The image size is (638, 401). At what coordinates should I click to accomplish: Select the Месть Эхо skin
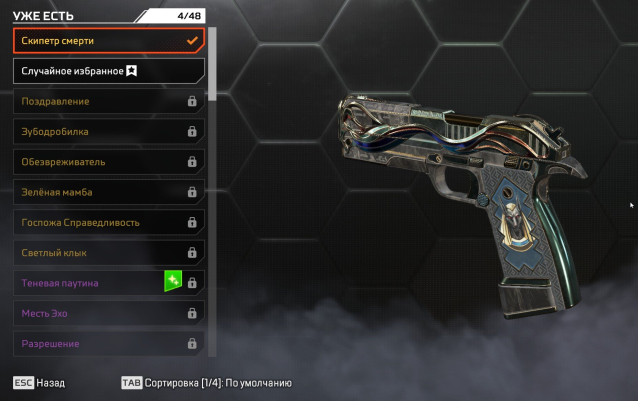(x=108, y=314)
